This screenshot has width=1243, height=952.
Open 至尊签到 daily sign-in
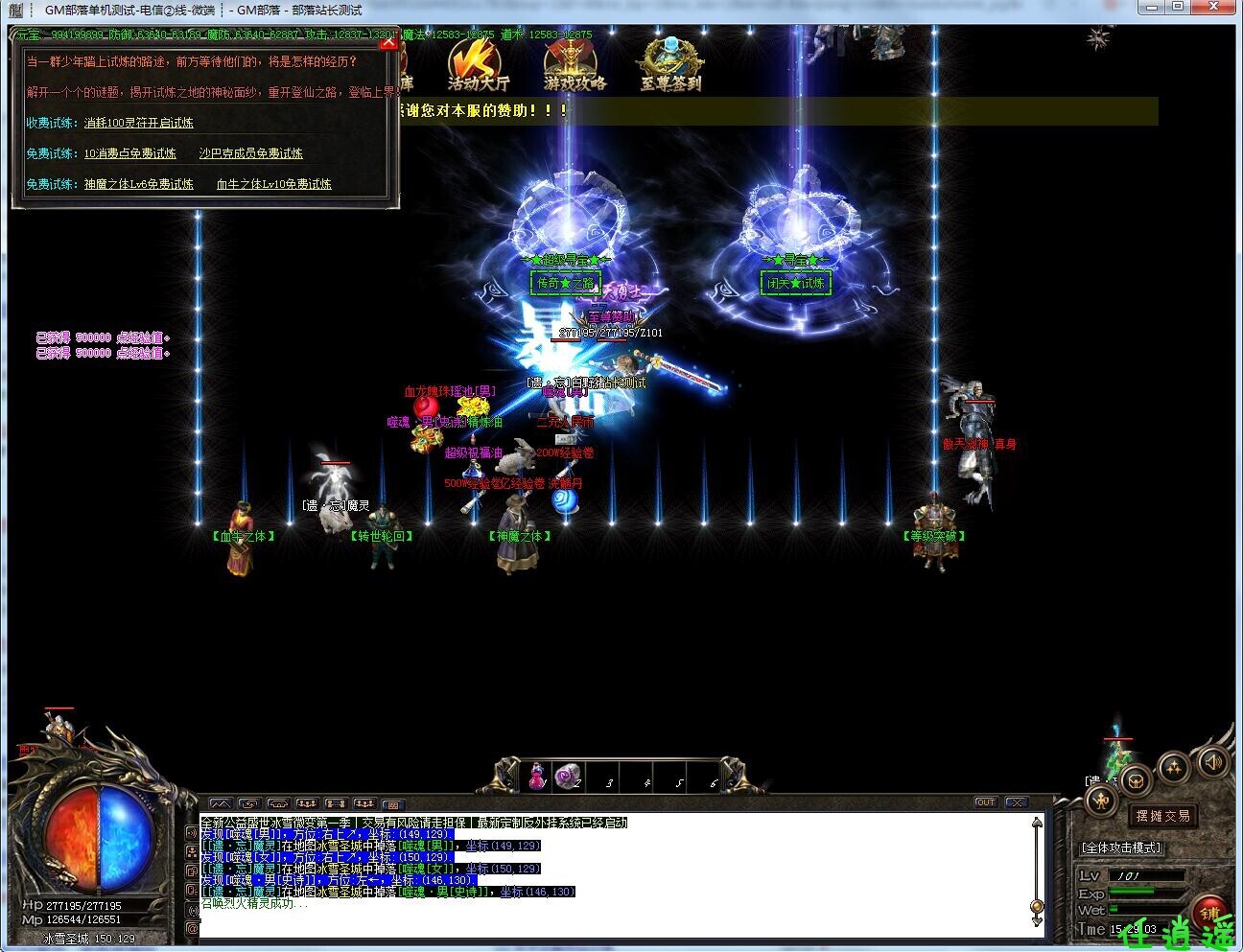(x=670, y=67)
